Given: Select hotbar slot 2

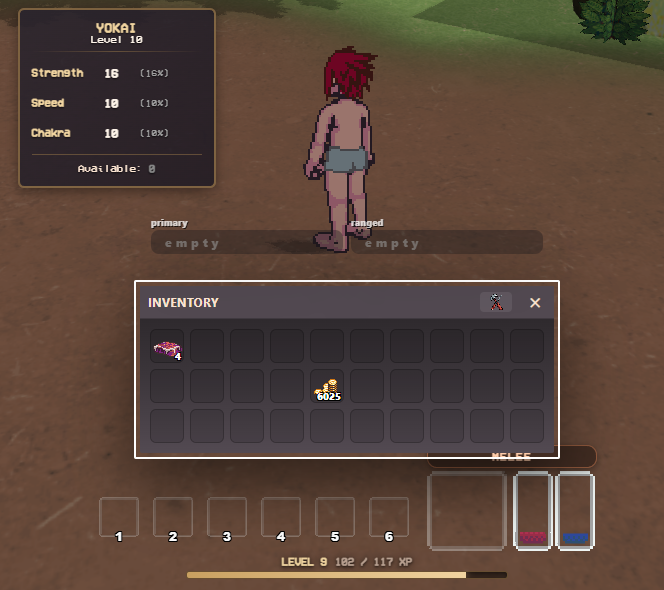Looking at the screenshot, I should tap(173, 517).
